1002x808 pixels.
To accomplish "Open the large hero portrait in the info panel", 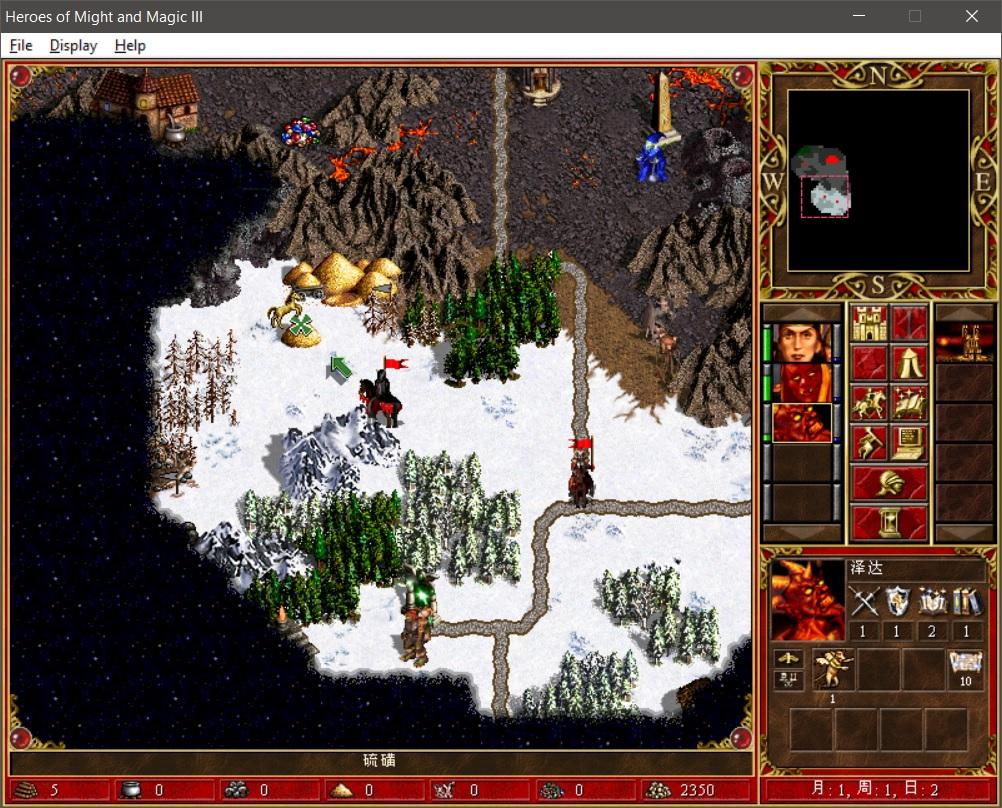I will [x=808, y=600].
